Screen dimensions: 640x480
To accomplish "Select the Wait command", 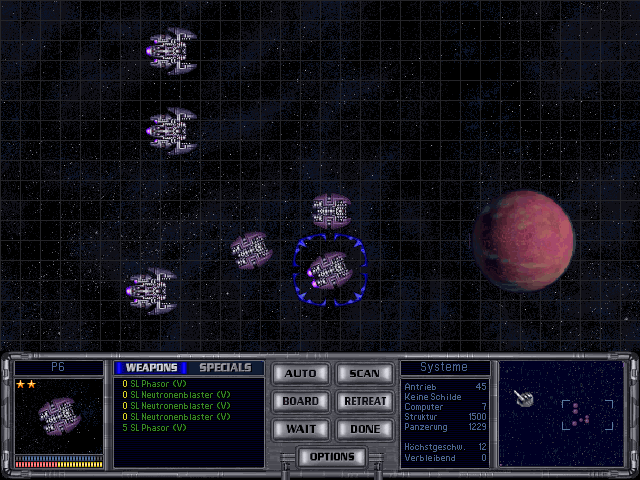I will pos(300,428).
